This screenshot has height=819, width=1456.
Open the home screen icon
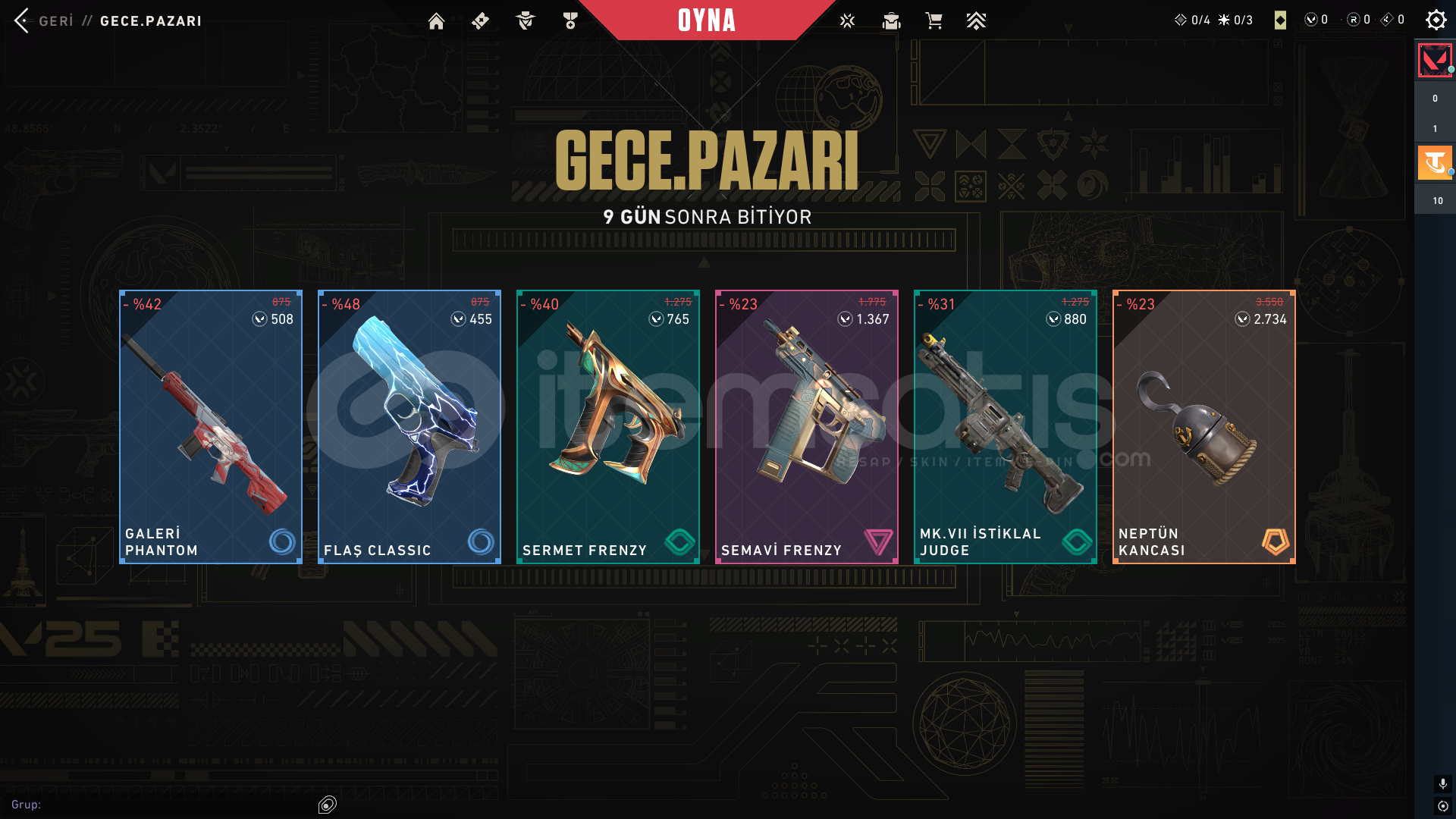pyautogui.click(x=436, y=21)
